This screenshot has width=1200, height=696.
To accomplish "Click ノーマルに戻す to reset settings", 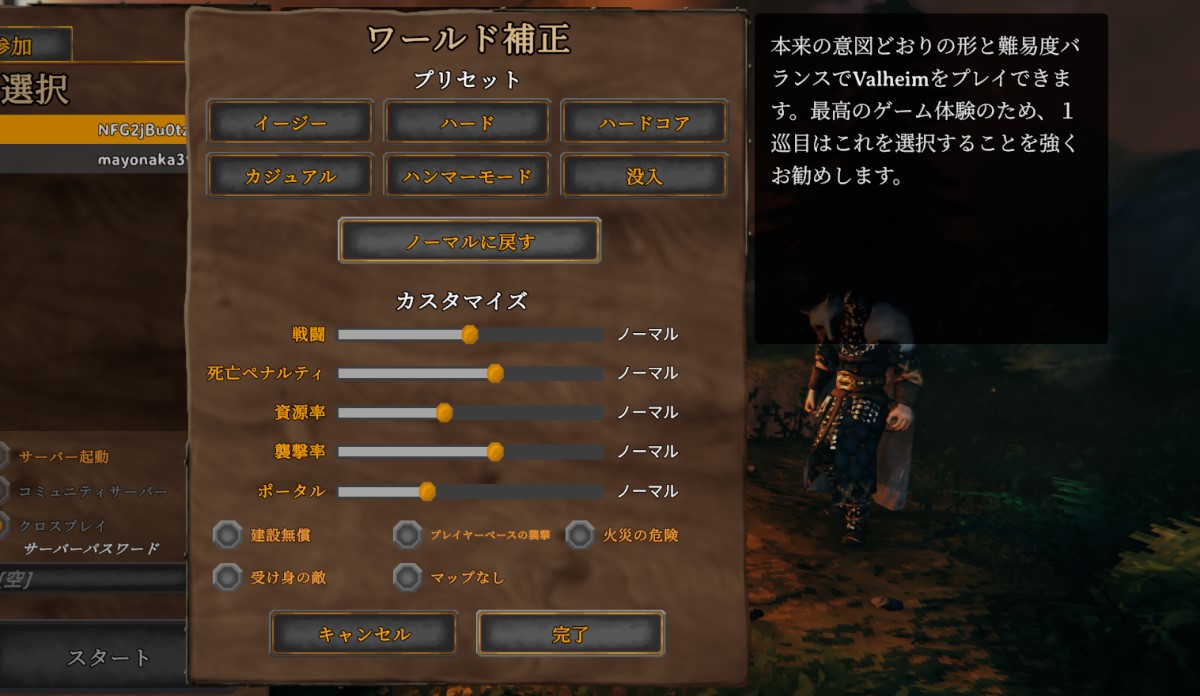I will pos(469,240).
